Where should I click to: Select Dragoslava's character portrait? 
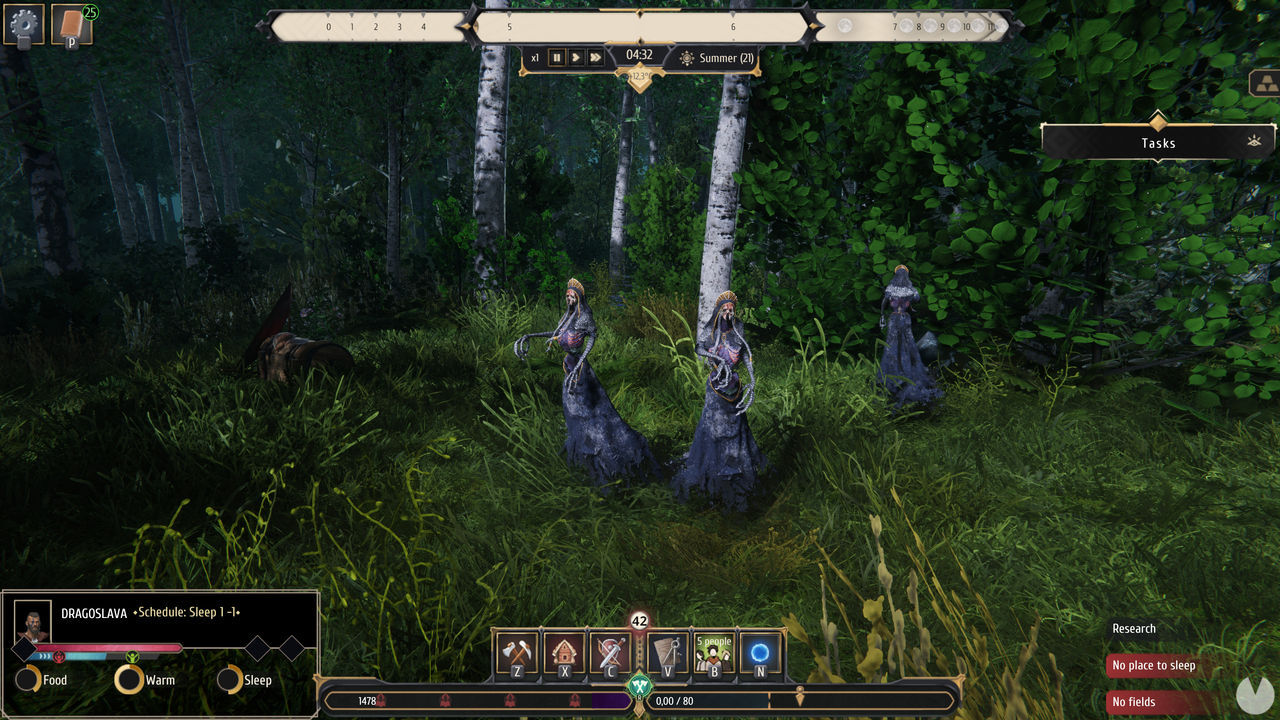(x=33, y=621)
